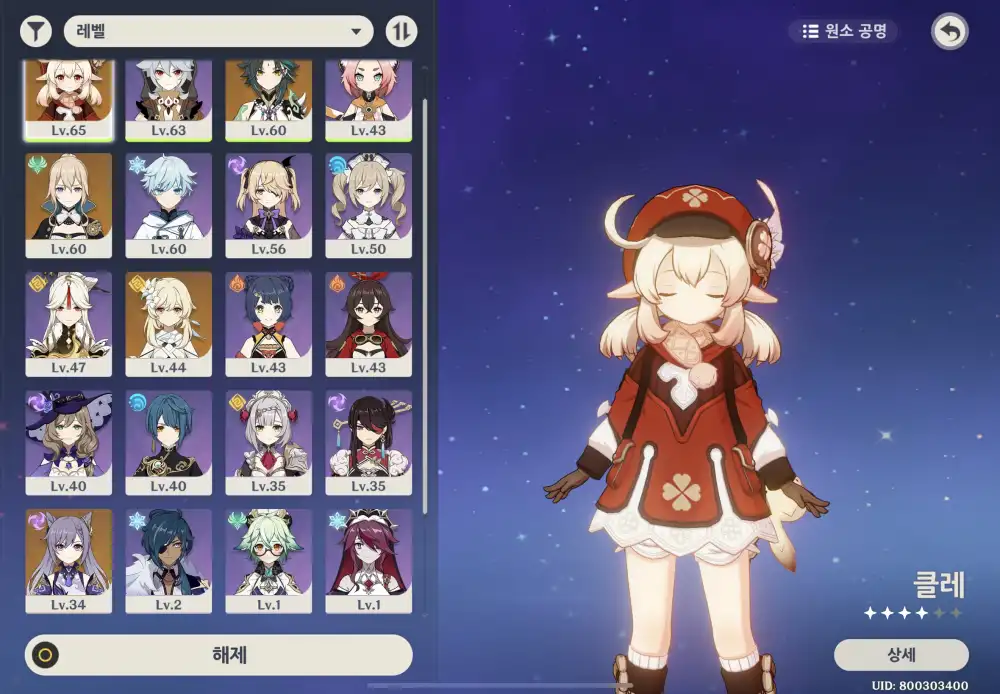Open the character filter funnel icon
The height and width of the screenshot is (694, 1000).
coord(36,31)
